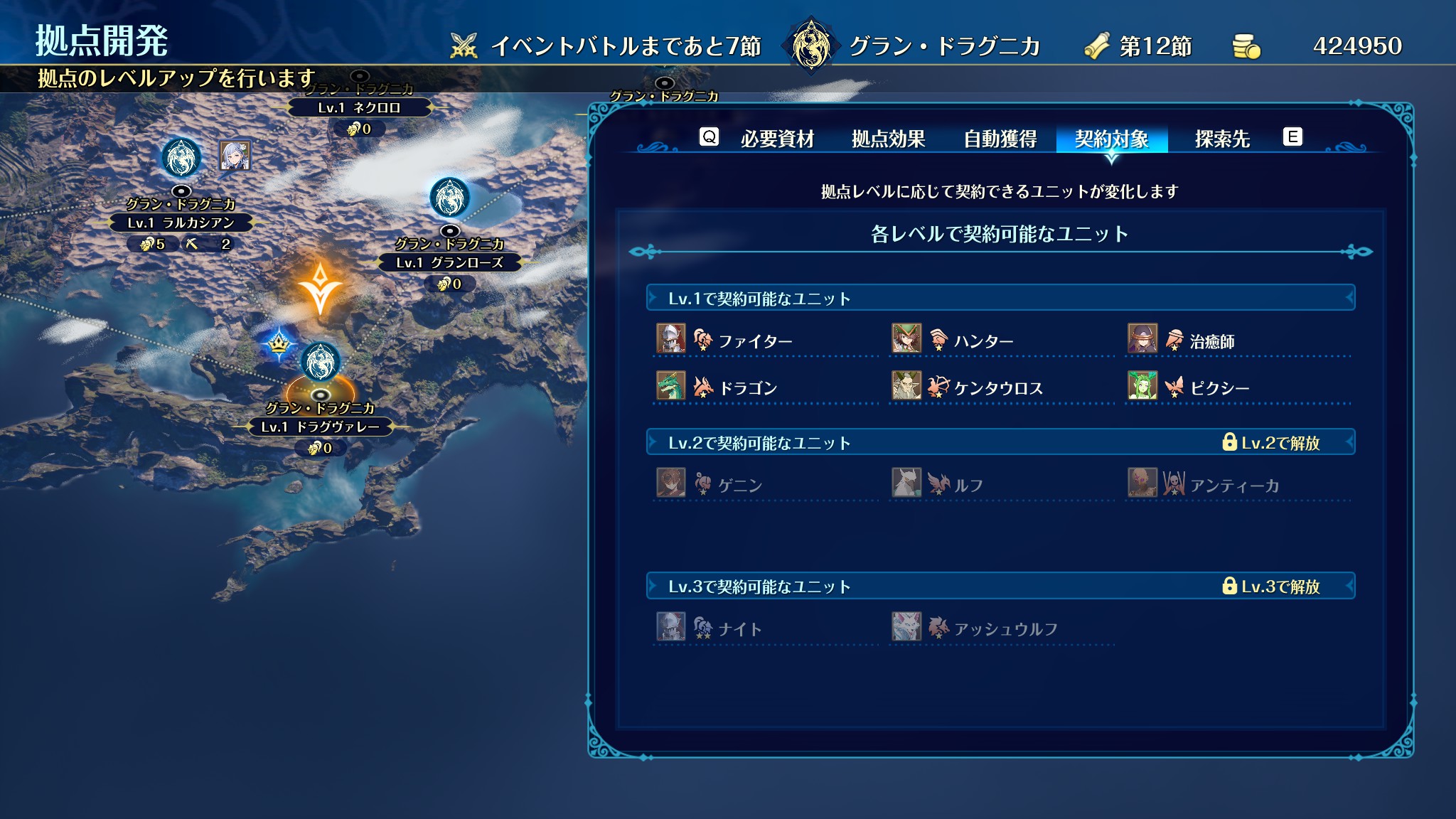This screenshot has width=1456, height=819.
Task: Switch to the 必要資材 tab
Action: (777, 139)
